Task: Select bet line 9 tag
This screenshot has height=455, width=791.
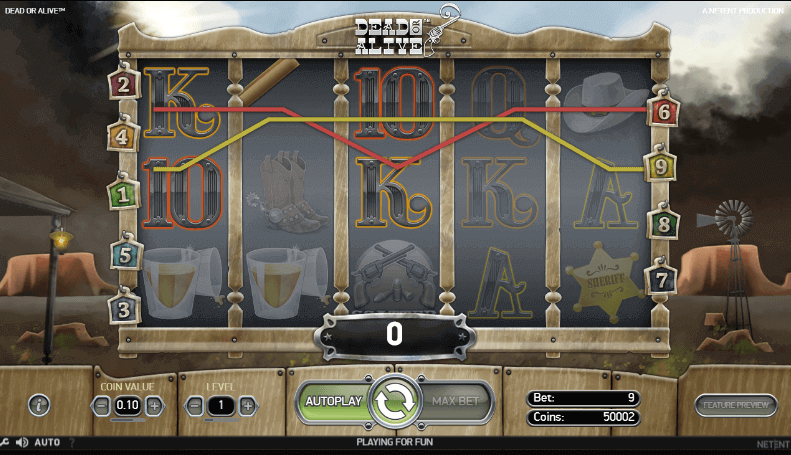Action: tap(660, 167)
